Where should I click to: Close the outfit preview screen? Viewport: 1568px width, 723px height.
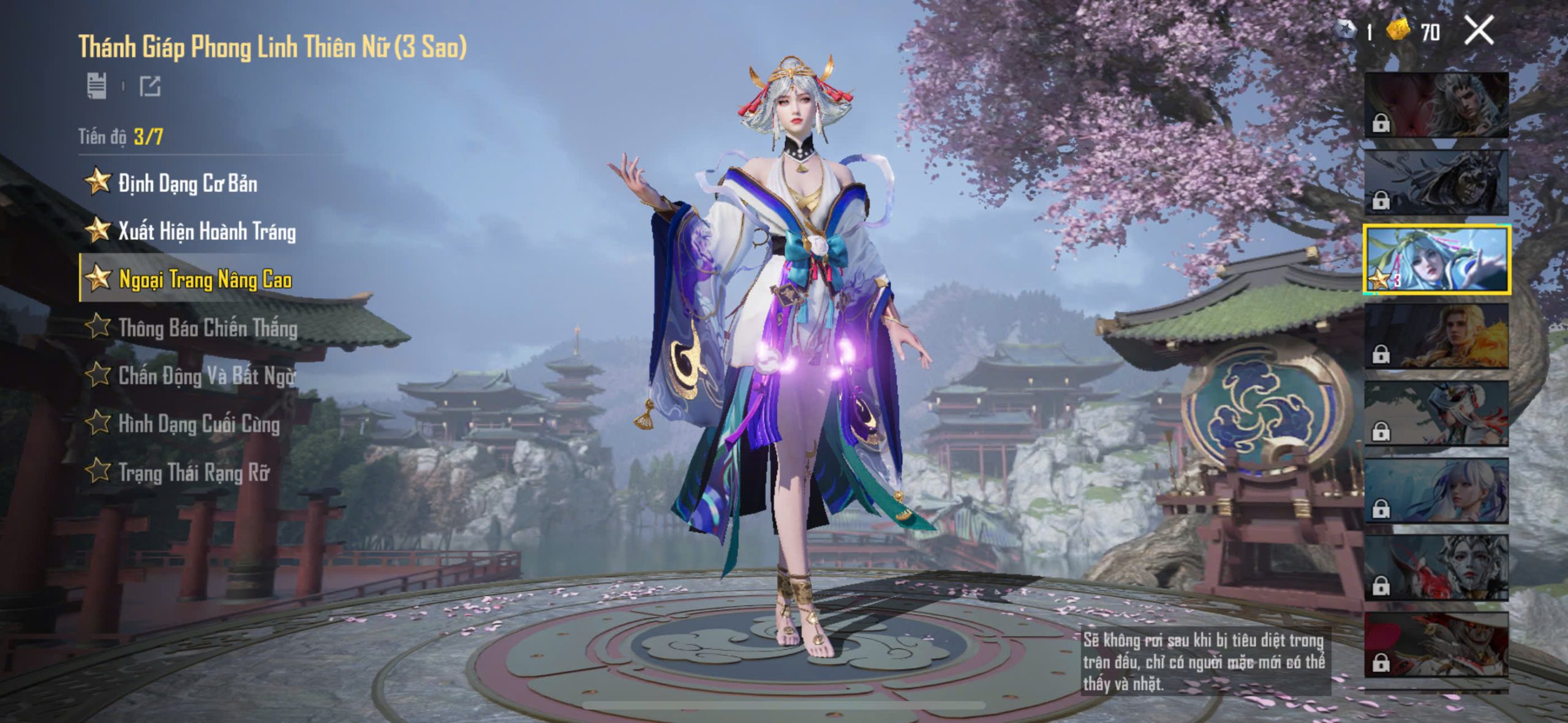[1479, 31]
